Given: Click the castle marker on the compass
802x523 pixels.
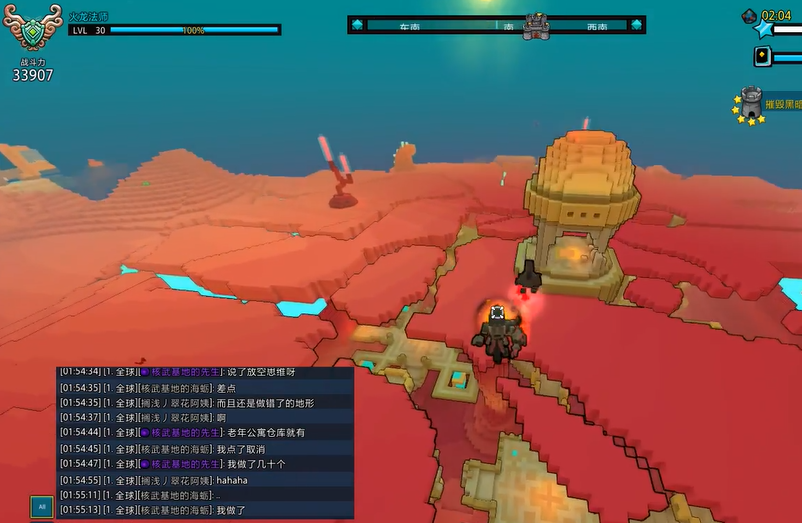Looking at the screenshot, I should tap(536, 25).
